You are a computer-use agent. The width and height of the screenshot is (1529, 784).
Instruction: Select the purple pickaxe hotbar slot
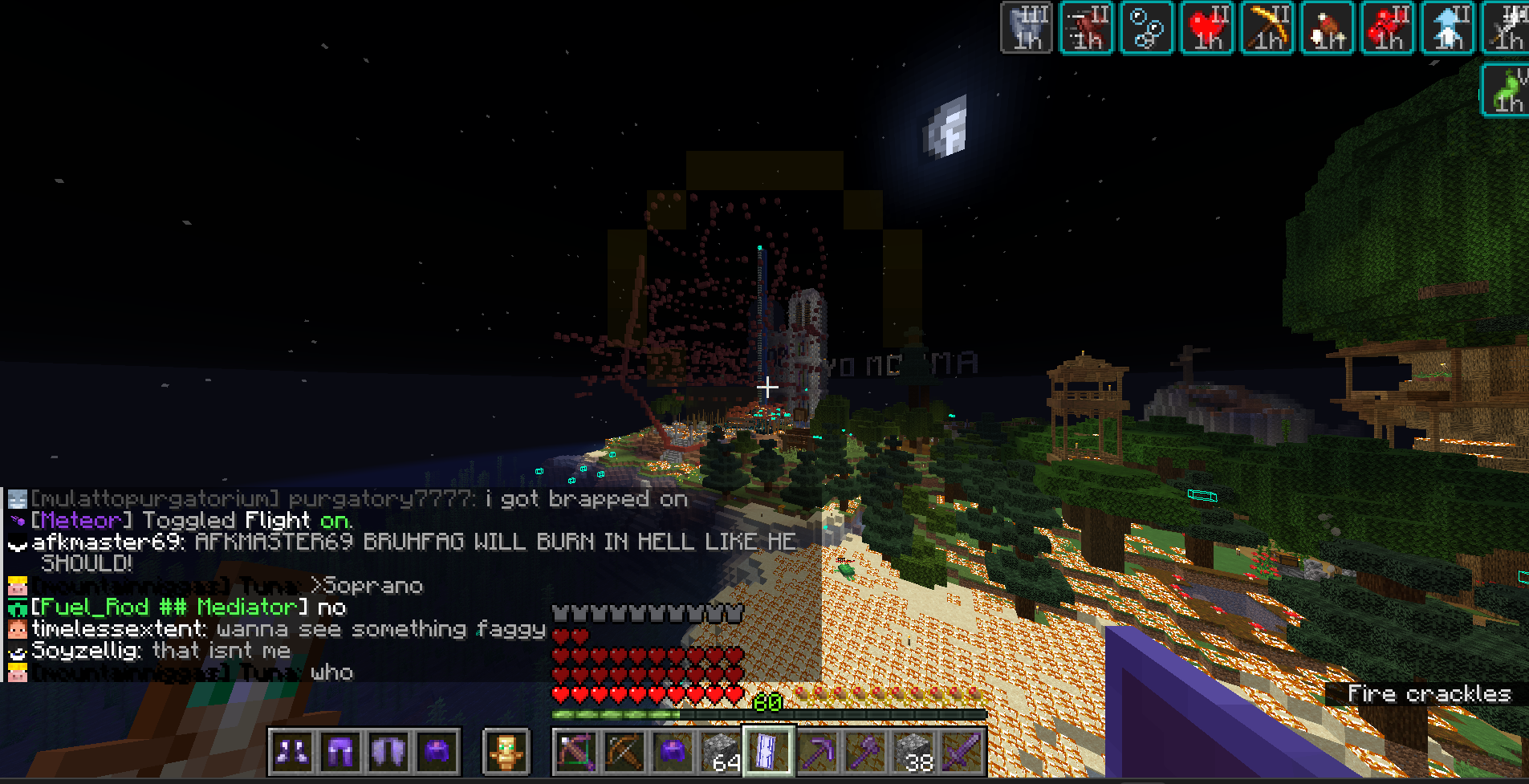(817, 752)
